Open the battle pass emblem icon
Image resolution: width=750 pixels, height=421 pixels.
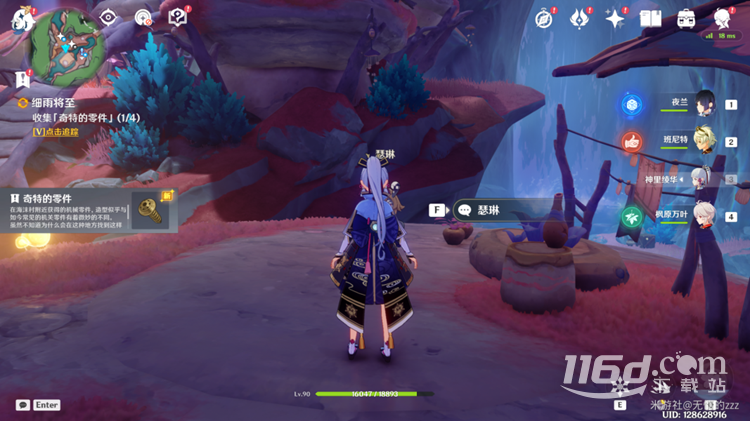point(580,18)
